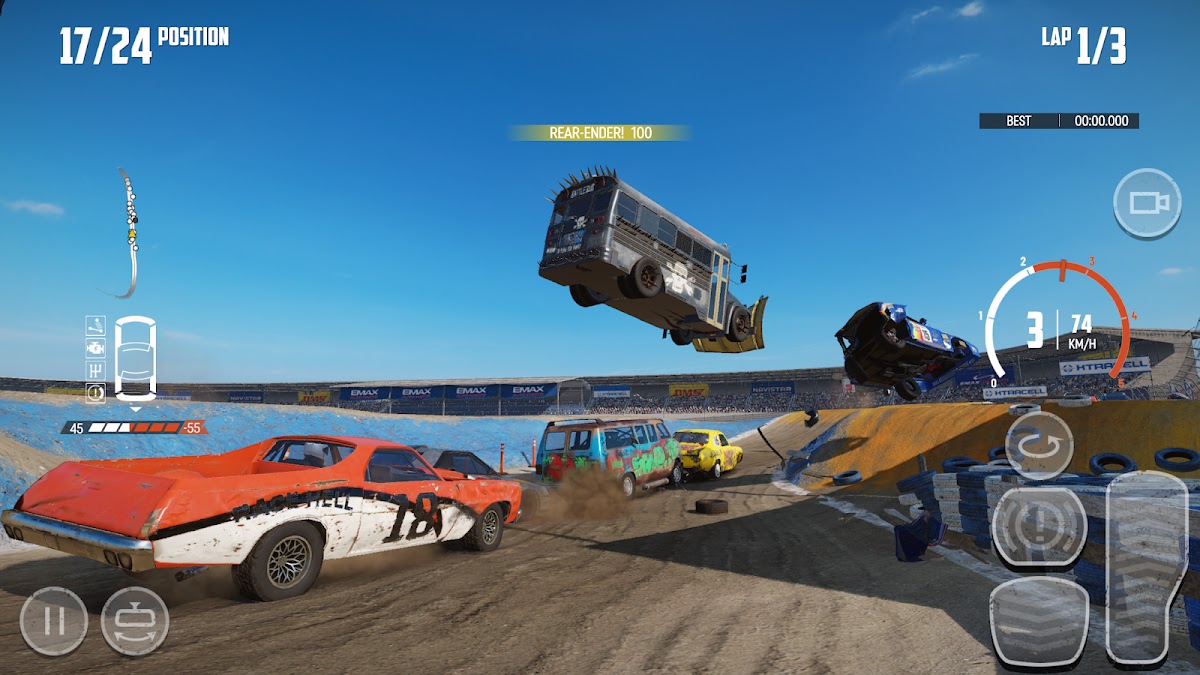Pause the race
Screen dimensions: 1200x675
coord(54,621)
